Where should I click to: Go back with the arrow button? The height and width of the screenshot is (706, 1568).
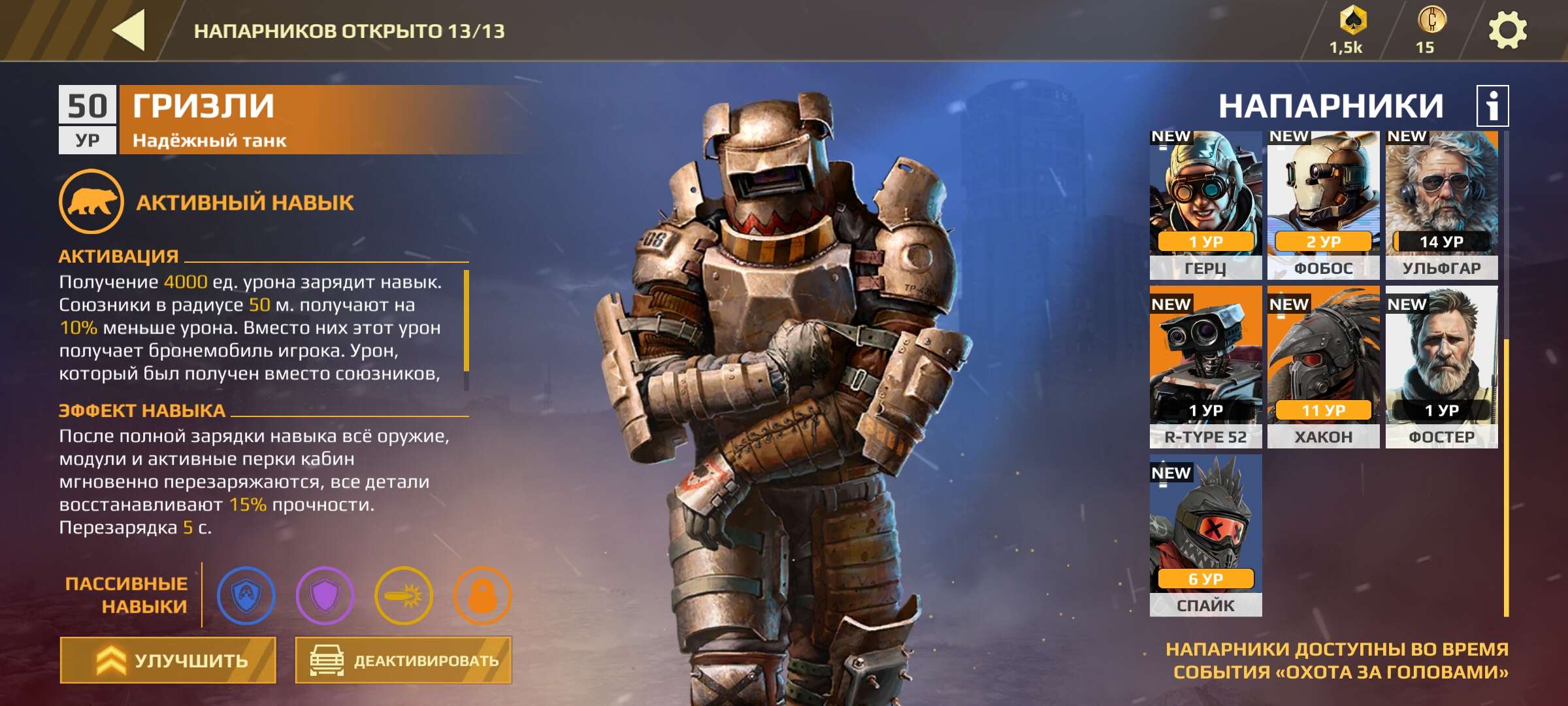(129, 30)
